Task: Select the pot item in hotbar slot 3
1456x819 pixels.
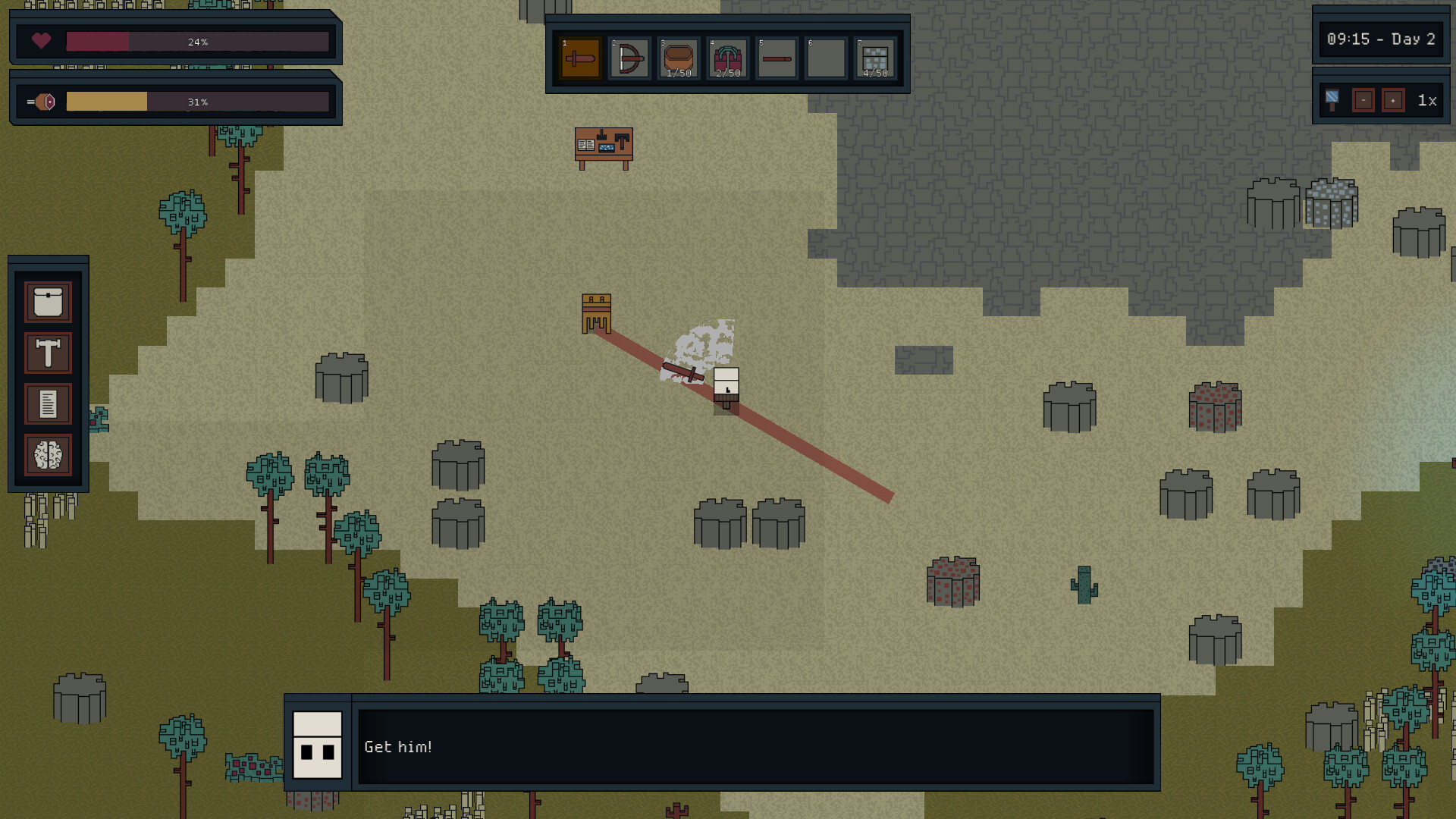Action: [x=678, y=57]
